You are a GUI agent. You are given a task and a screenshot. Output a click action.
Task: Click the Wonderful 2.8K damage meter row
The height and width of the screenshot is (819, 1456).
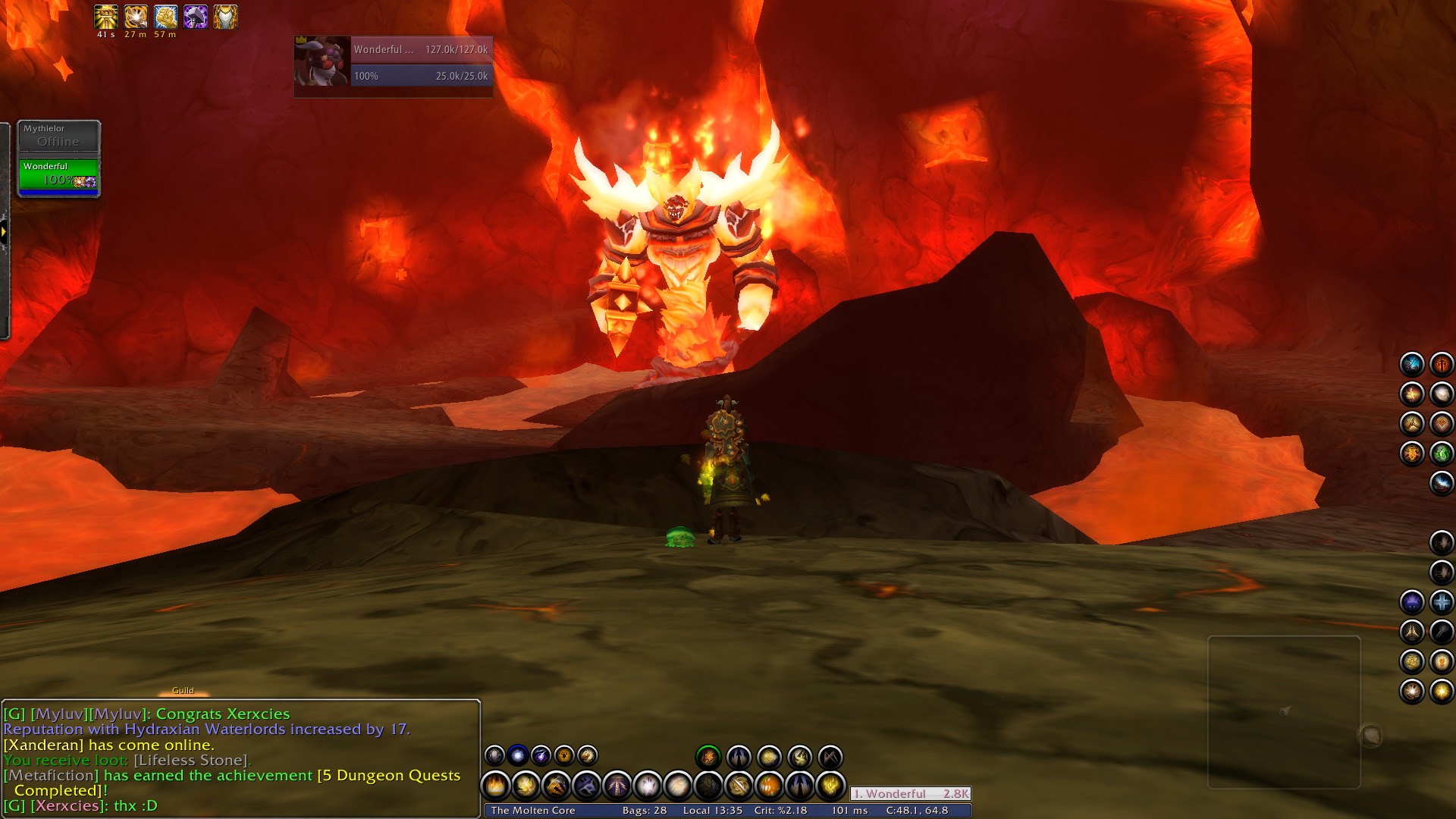pos(910,793)
